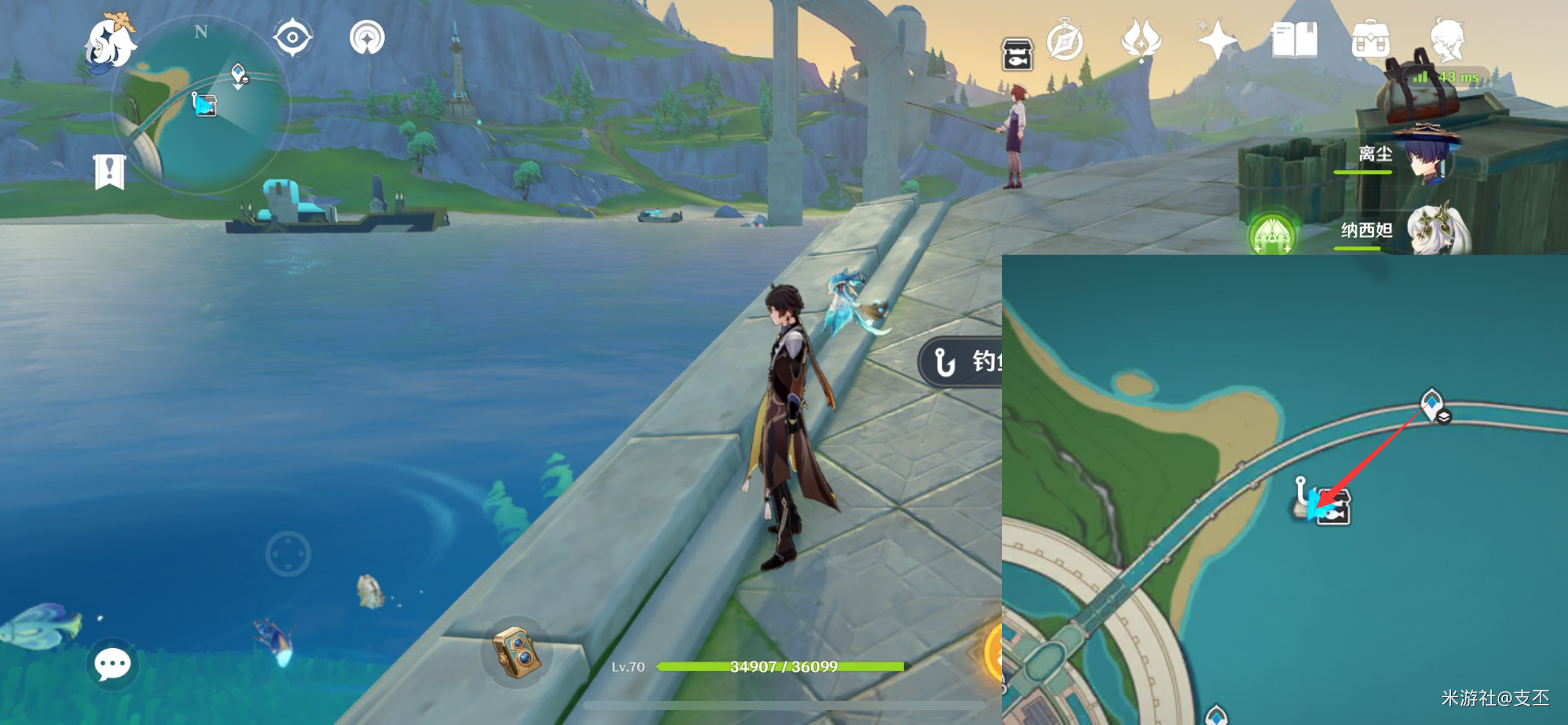This screenshot has width=1568, height=725.
Task: Click the fishing marker on the minimap
Action: click(x=204, y=104)
